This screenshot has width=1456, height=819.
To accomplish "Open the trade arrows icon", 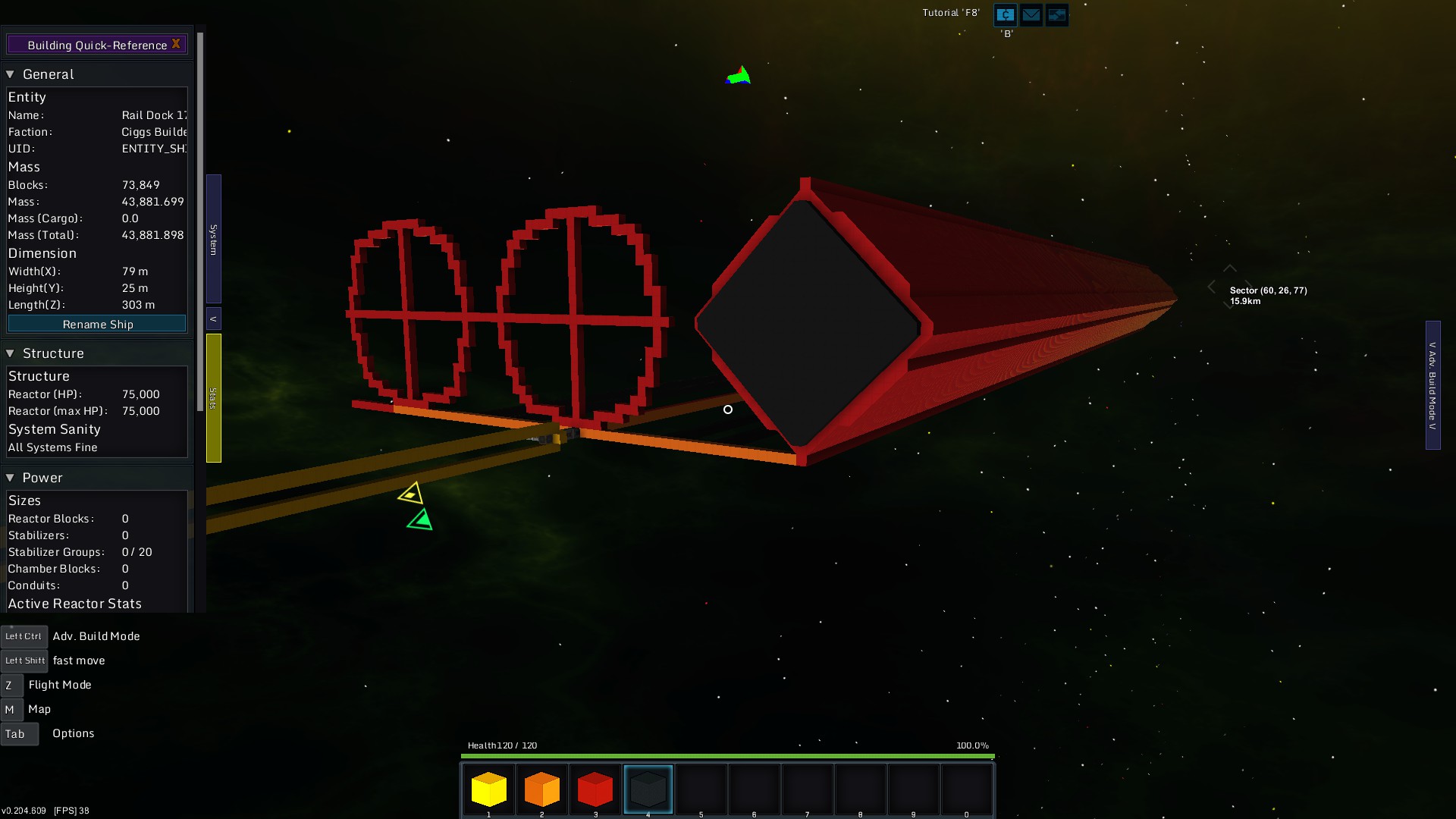I will [1057, 14].
